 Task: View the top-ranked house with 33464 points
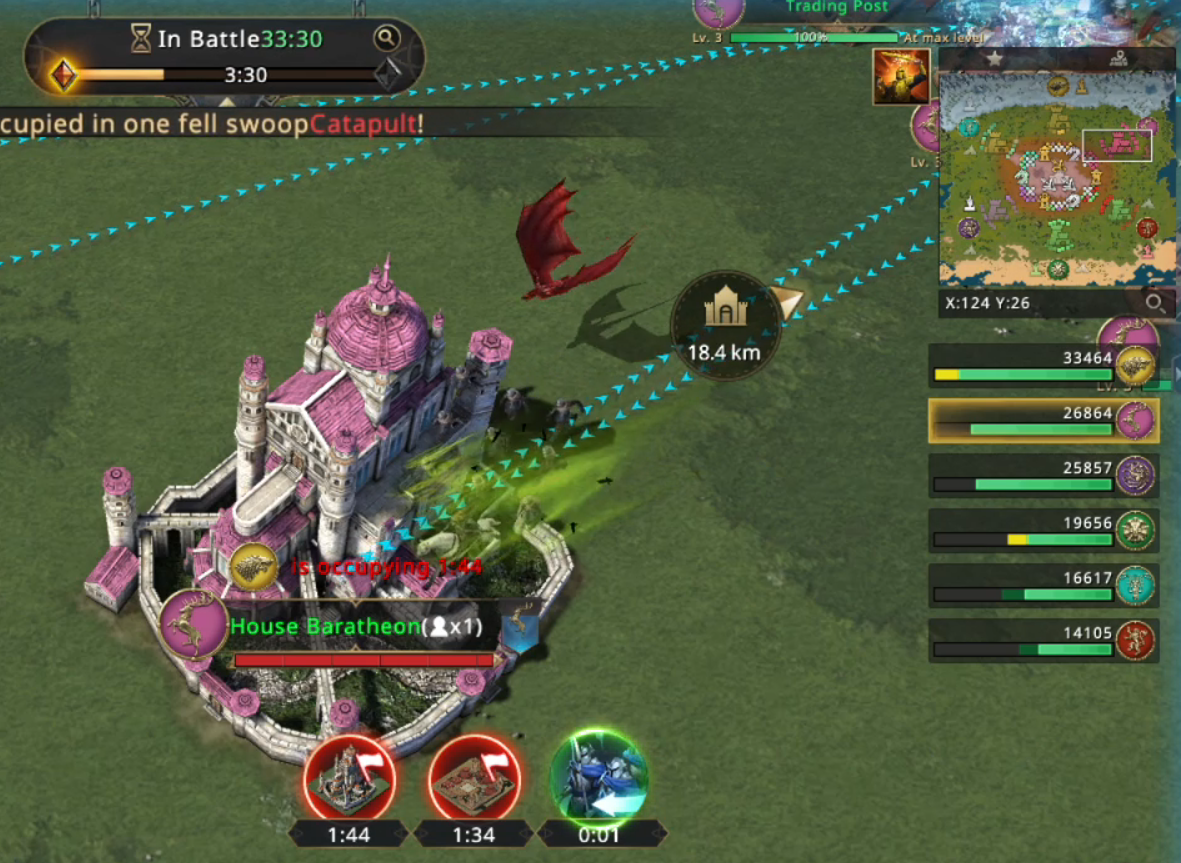click(1044, 365)
